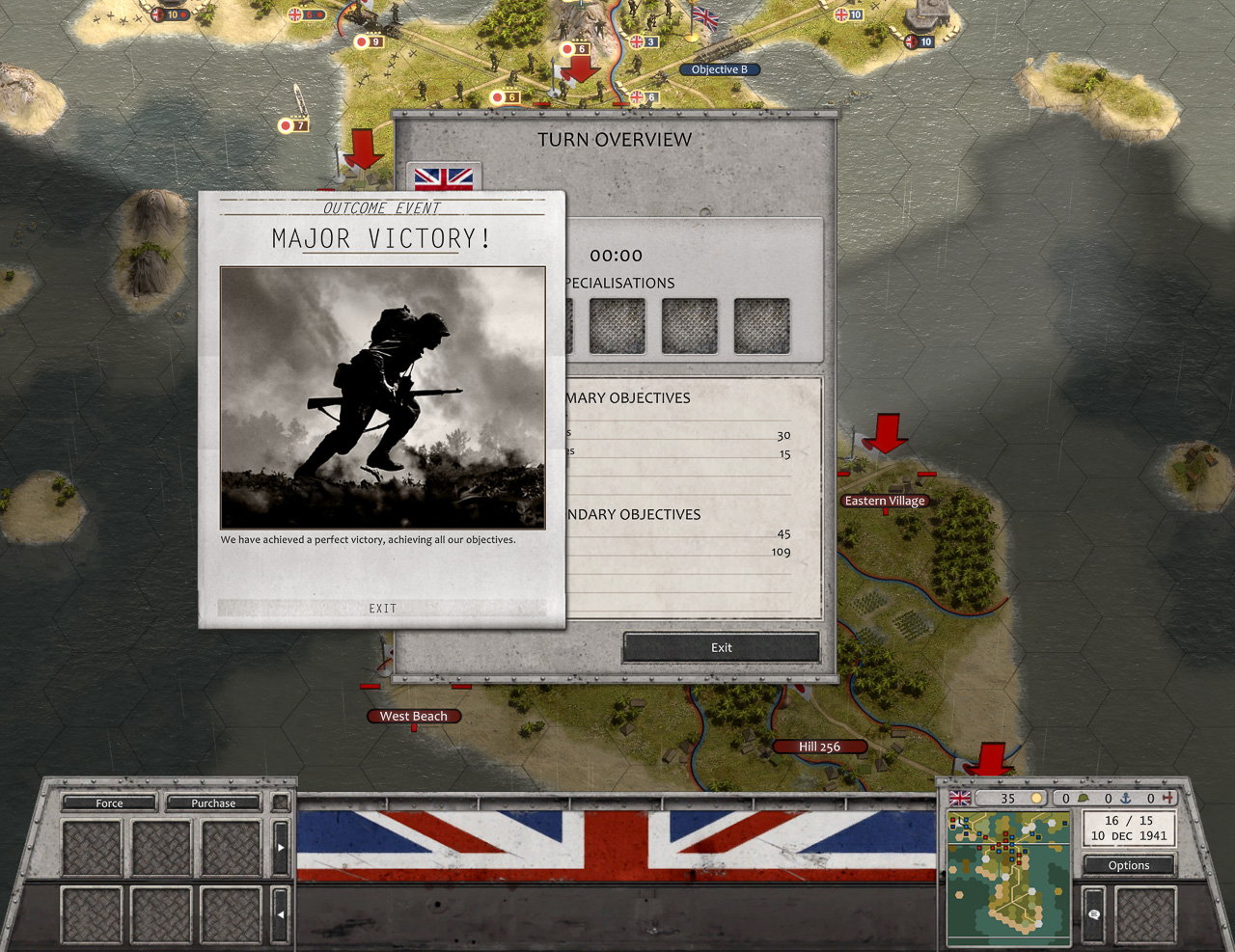Click the British flag beside the resource bar

[960, 798]
